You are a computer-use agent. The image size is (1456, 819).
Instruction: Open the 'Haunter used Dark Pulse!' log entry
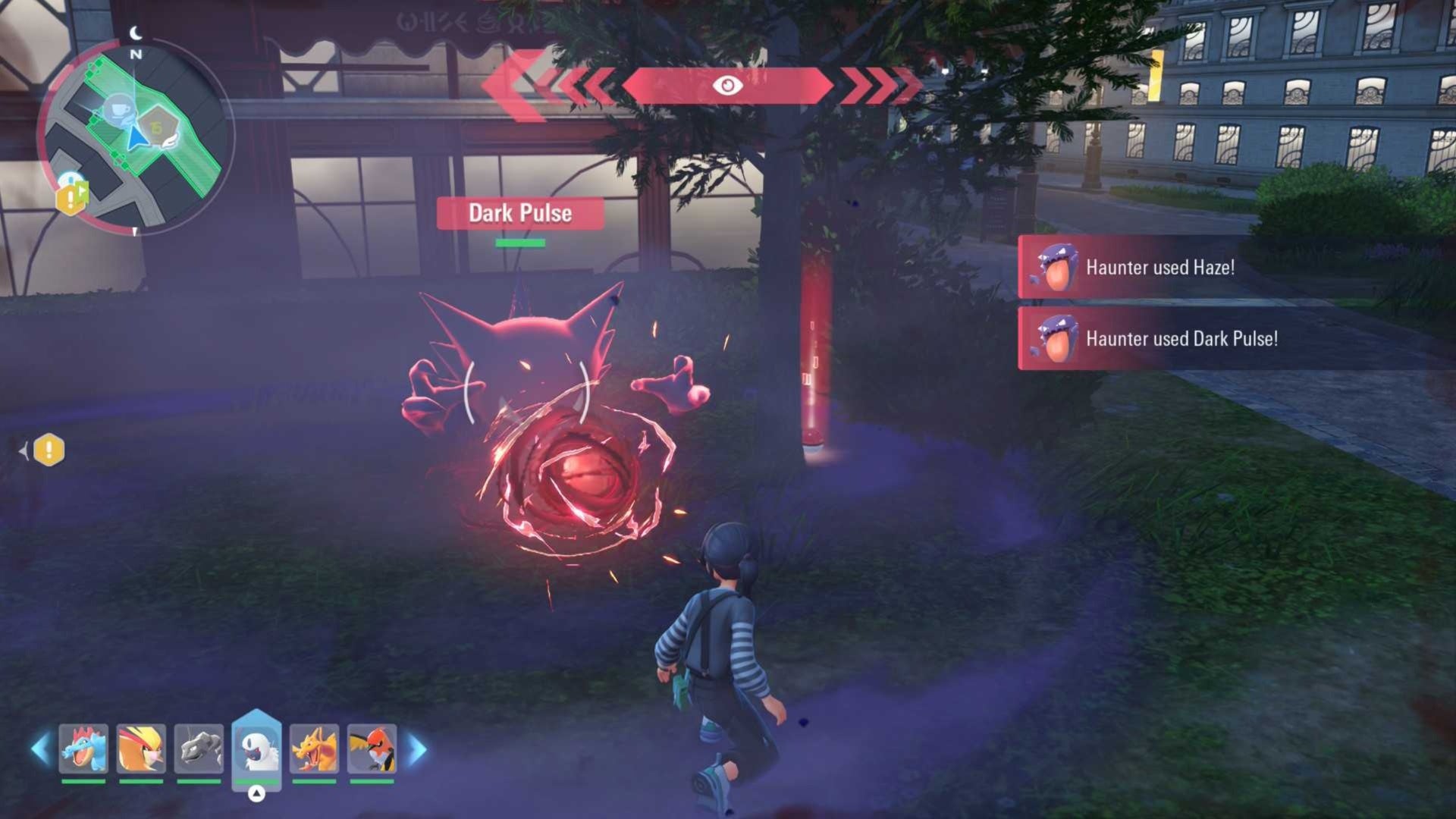1183,340
